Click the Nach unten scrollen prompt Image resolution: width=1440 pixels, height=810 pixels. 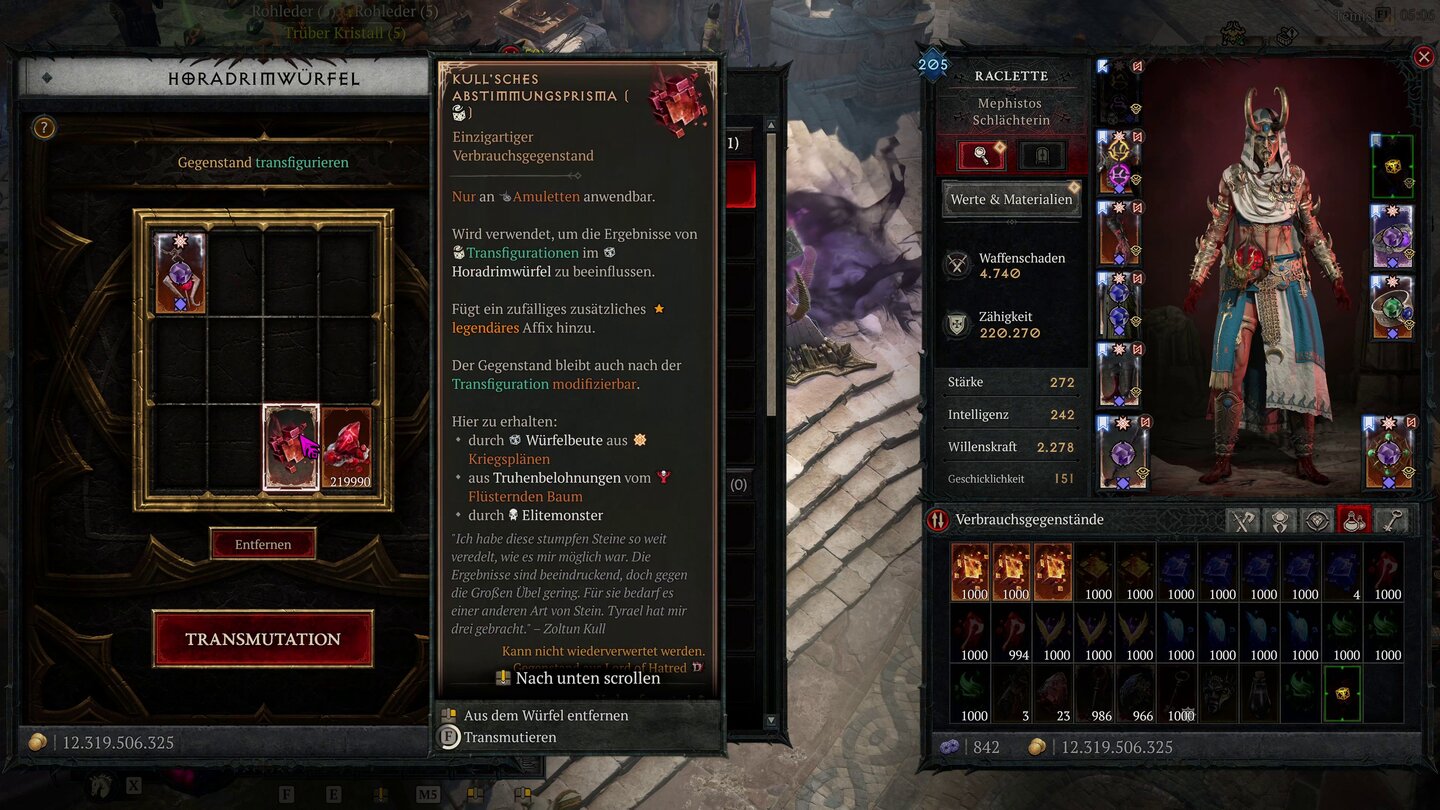coord(580,678)
